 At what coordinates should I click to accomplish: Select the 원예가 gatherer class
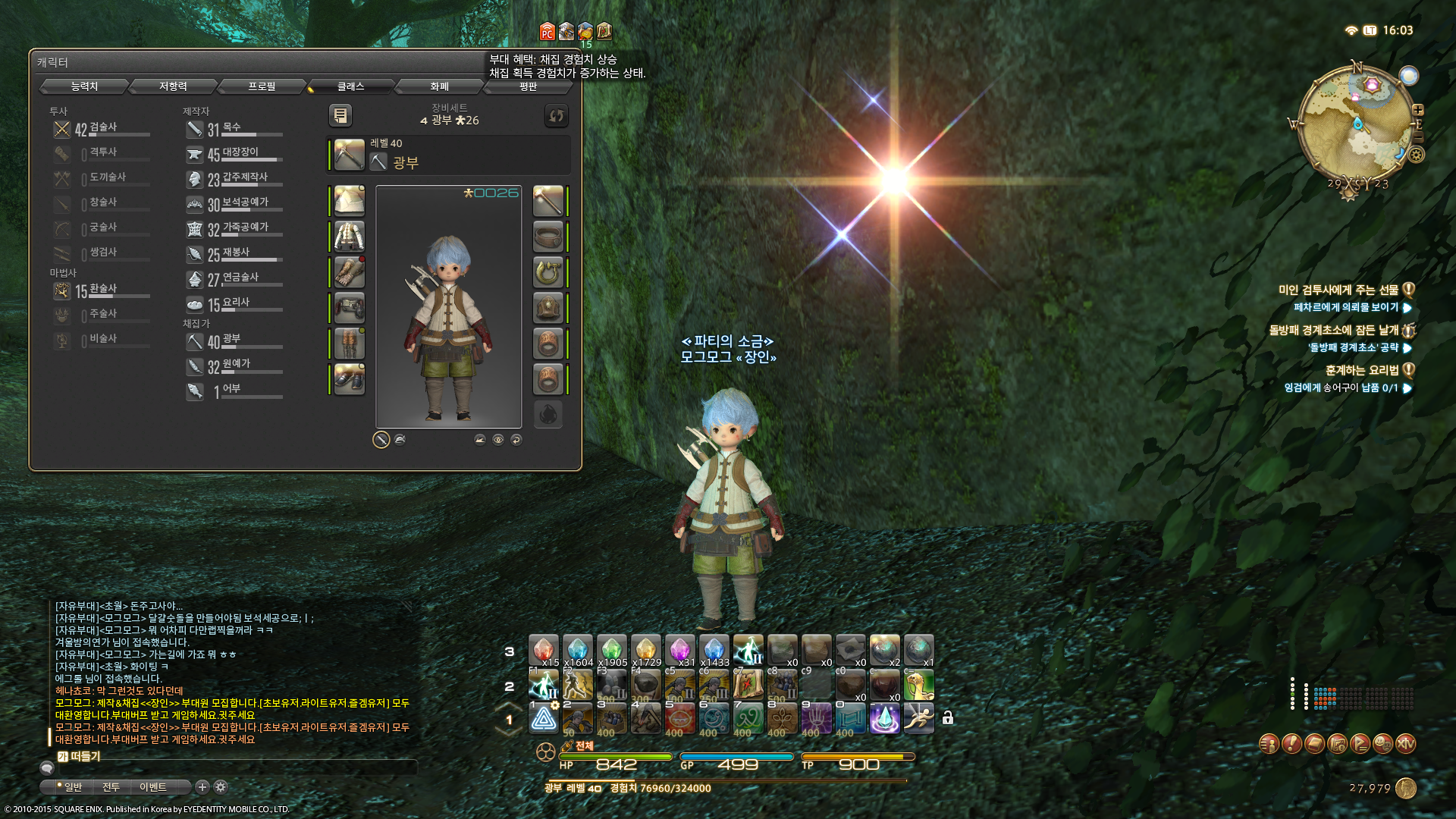pos(235,366)
